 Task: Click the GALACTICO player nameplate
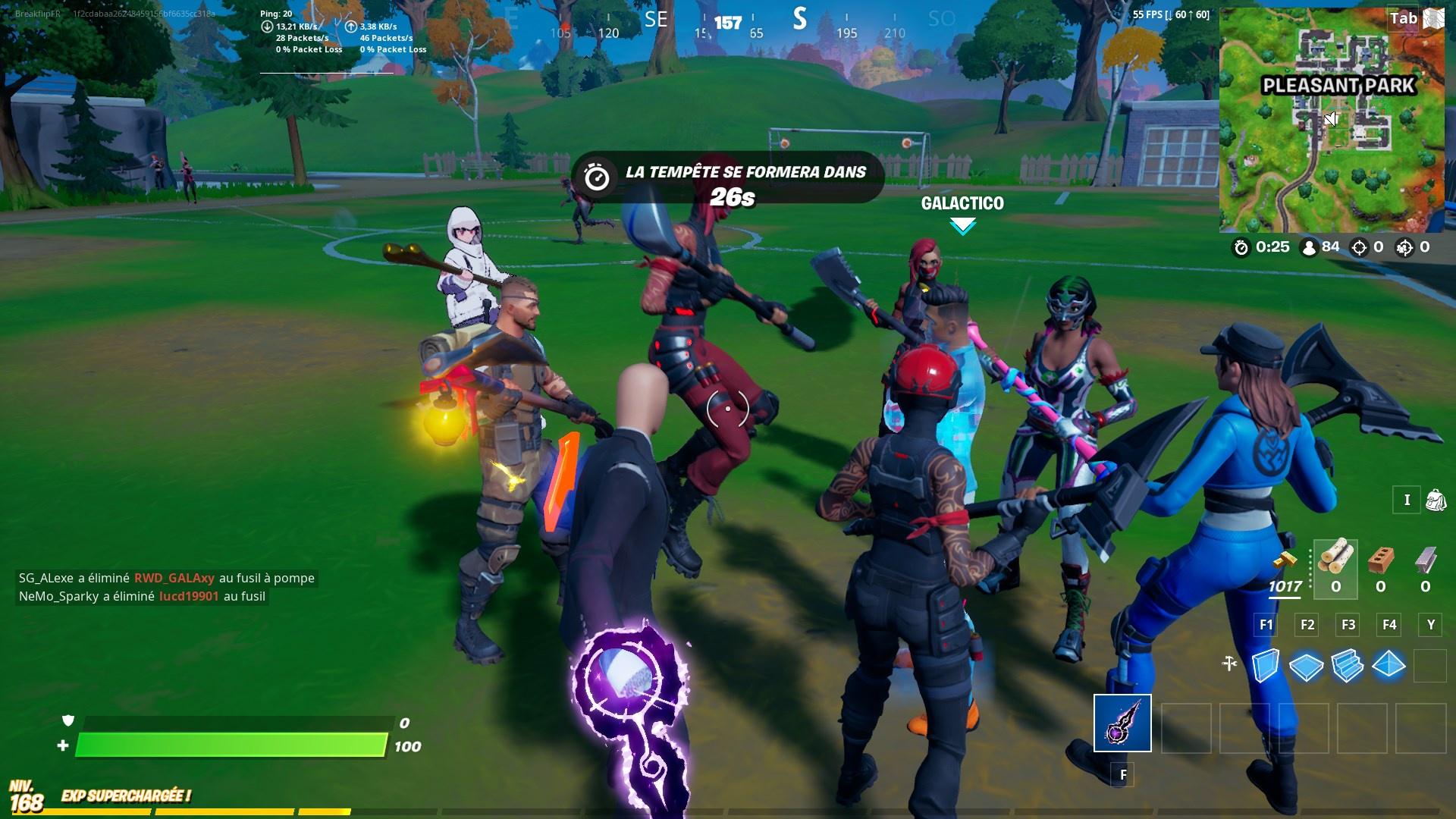pyautogui.click(x=962, y=203)
